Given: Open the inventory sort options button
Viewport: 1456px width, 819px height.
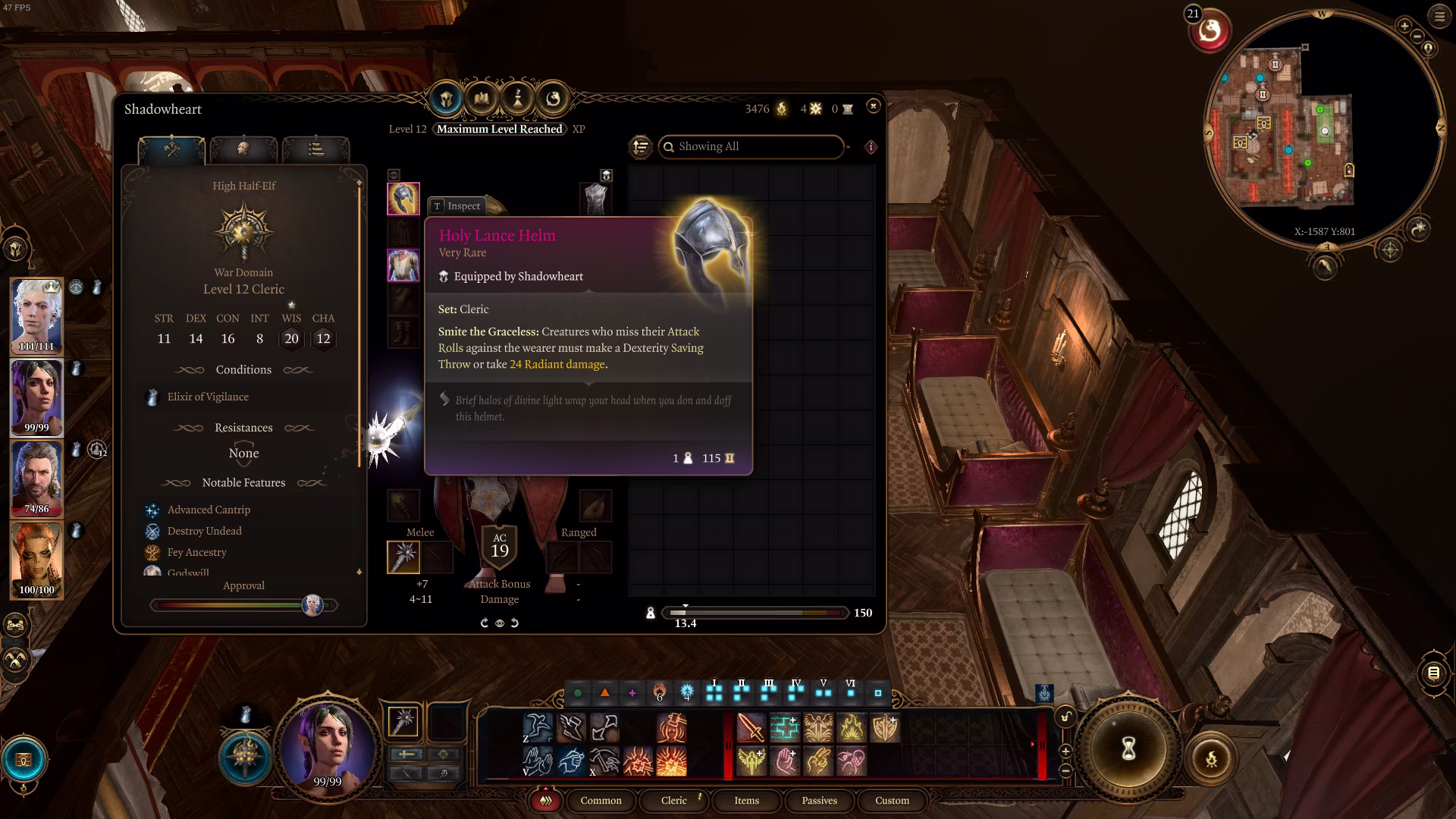Looking at the screenshot, I should click(x=641, y=146).
